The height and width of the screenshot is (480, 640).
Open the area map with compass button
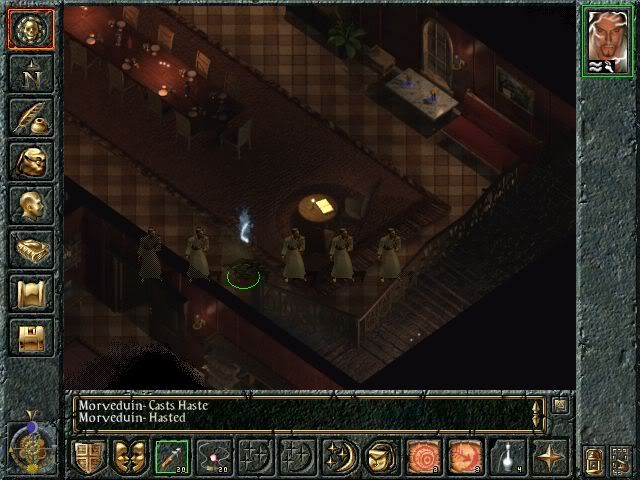(30, 74)
